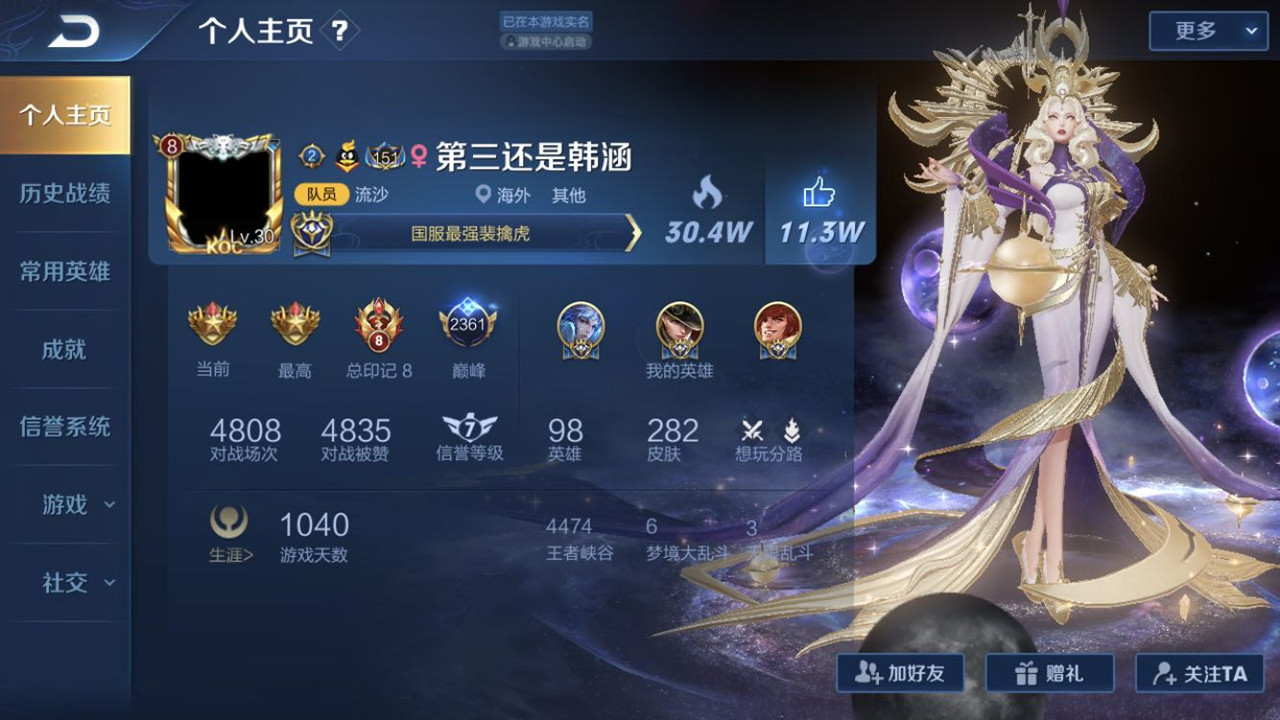Toggle the crossed-swords lane preference icon
Screen dimensions: 1280x720
(750, 428)
